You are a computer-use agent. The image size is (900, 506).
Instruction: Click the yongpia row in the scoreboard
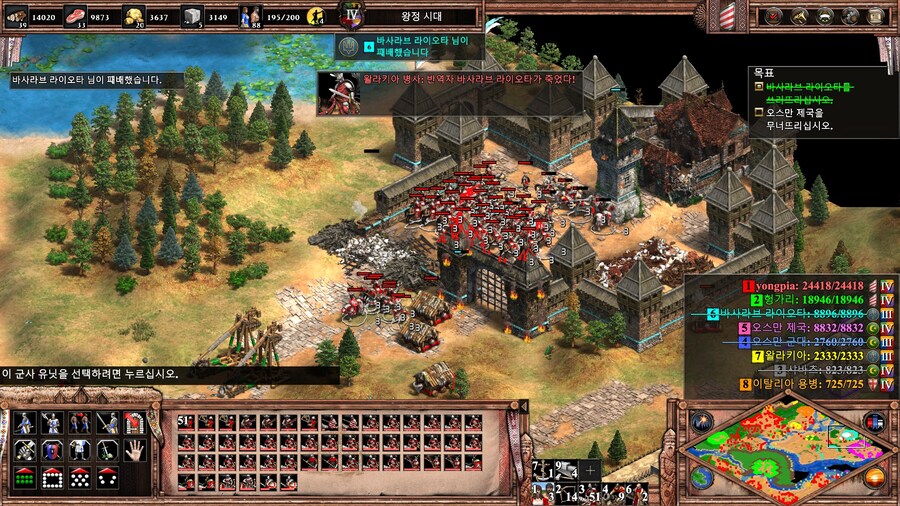coord(808,285)
